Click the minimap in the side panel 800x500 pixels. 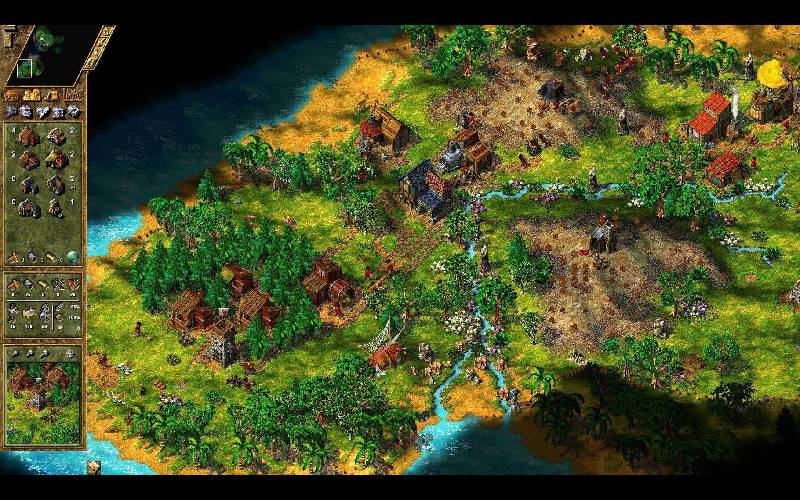coord(45,52)
